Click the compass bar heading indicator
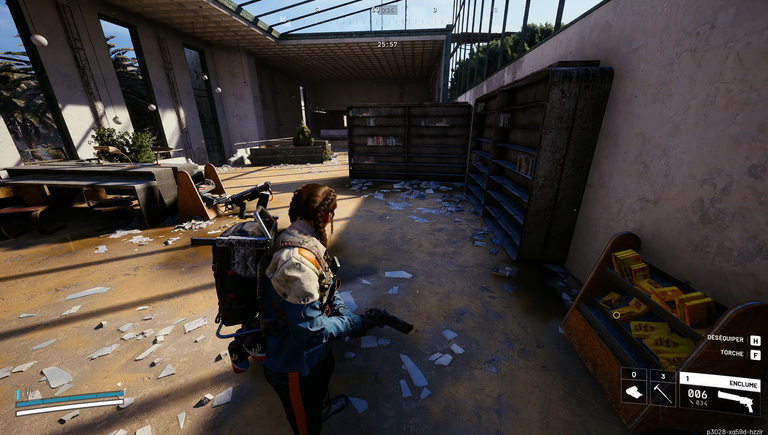Screen dimensions: 768x435 tap(387, 10)
